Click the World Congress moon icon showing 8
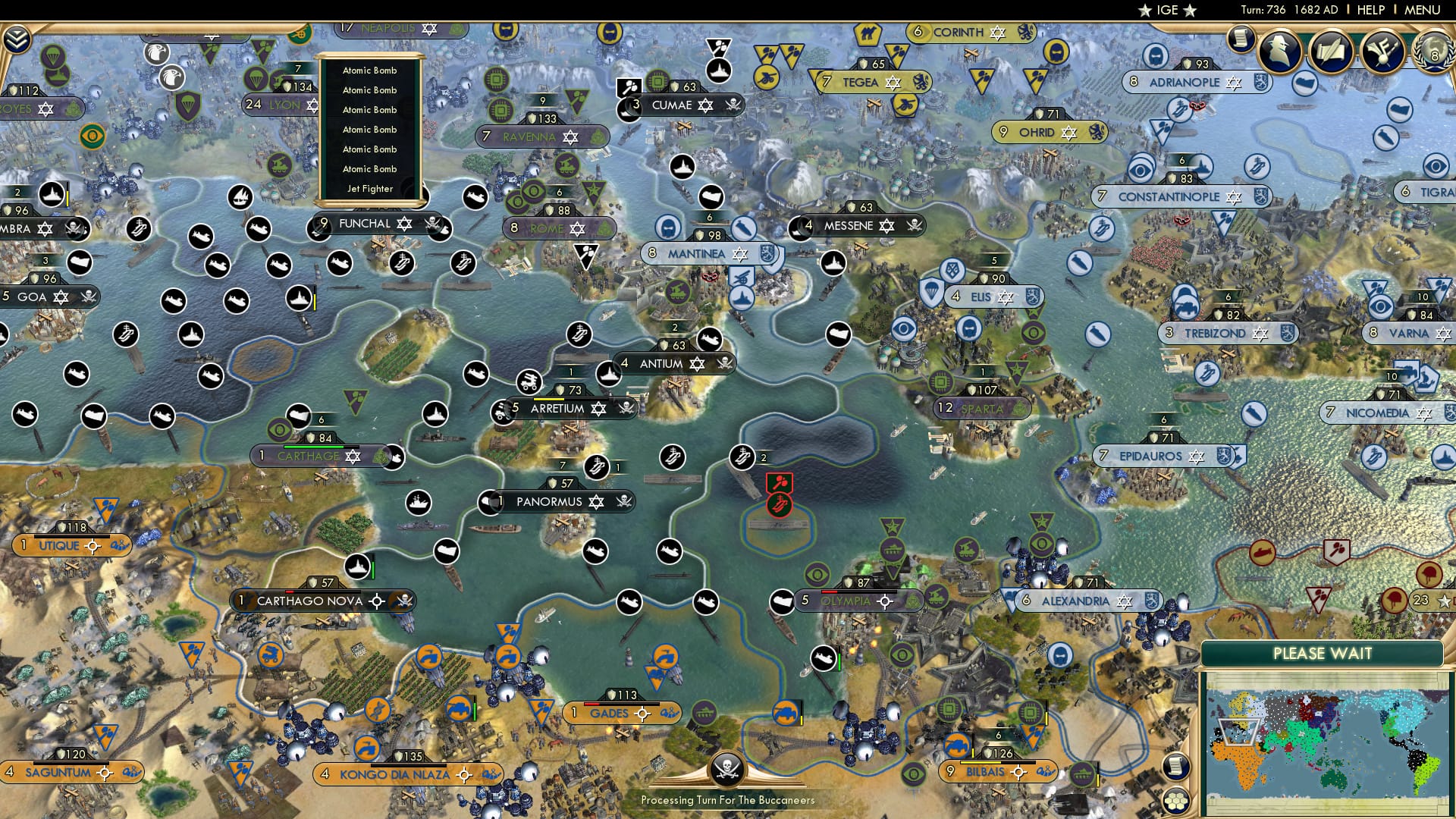This screenshot has height=819, width=1456. tap(1436, 53)
